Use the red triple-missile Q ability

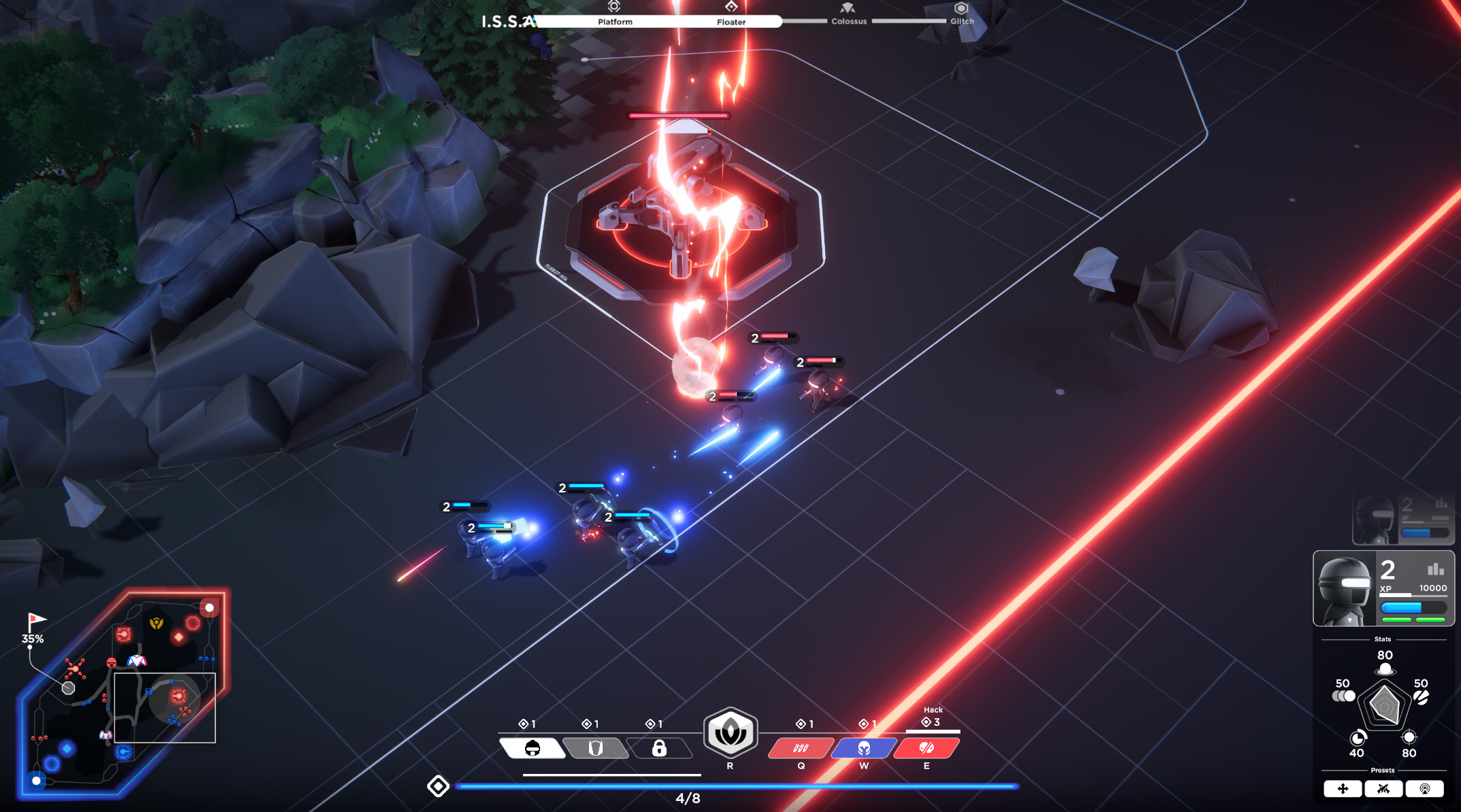tap(801, 748)
